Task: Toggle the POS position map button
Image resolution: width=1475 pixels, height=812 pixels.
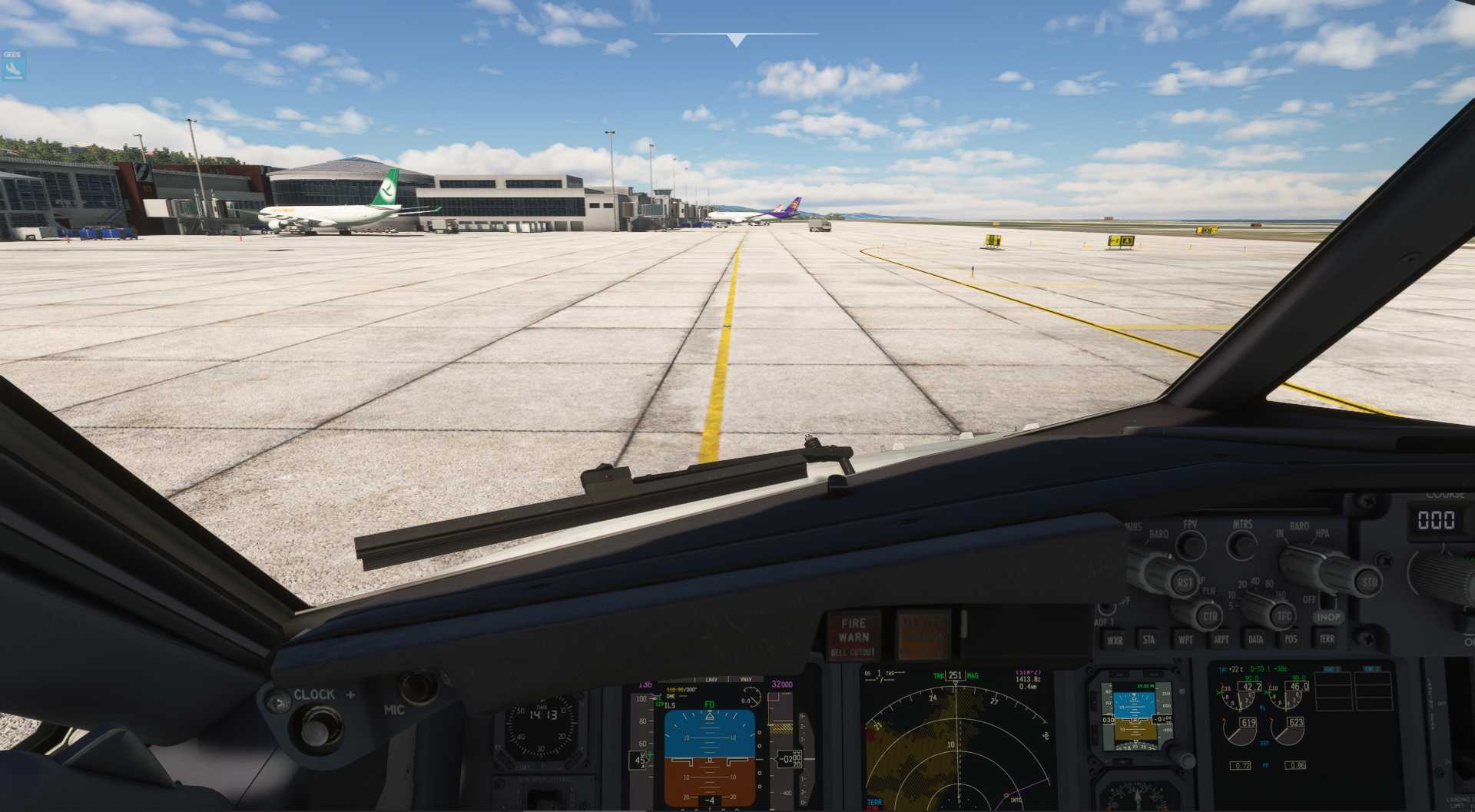Action: 1291,639
